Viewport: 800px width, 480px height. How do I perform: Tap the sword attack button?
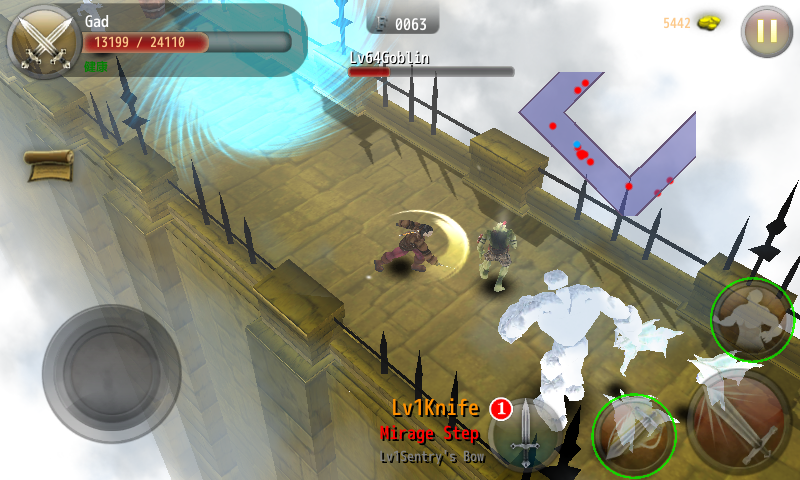tap(738, 420)
